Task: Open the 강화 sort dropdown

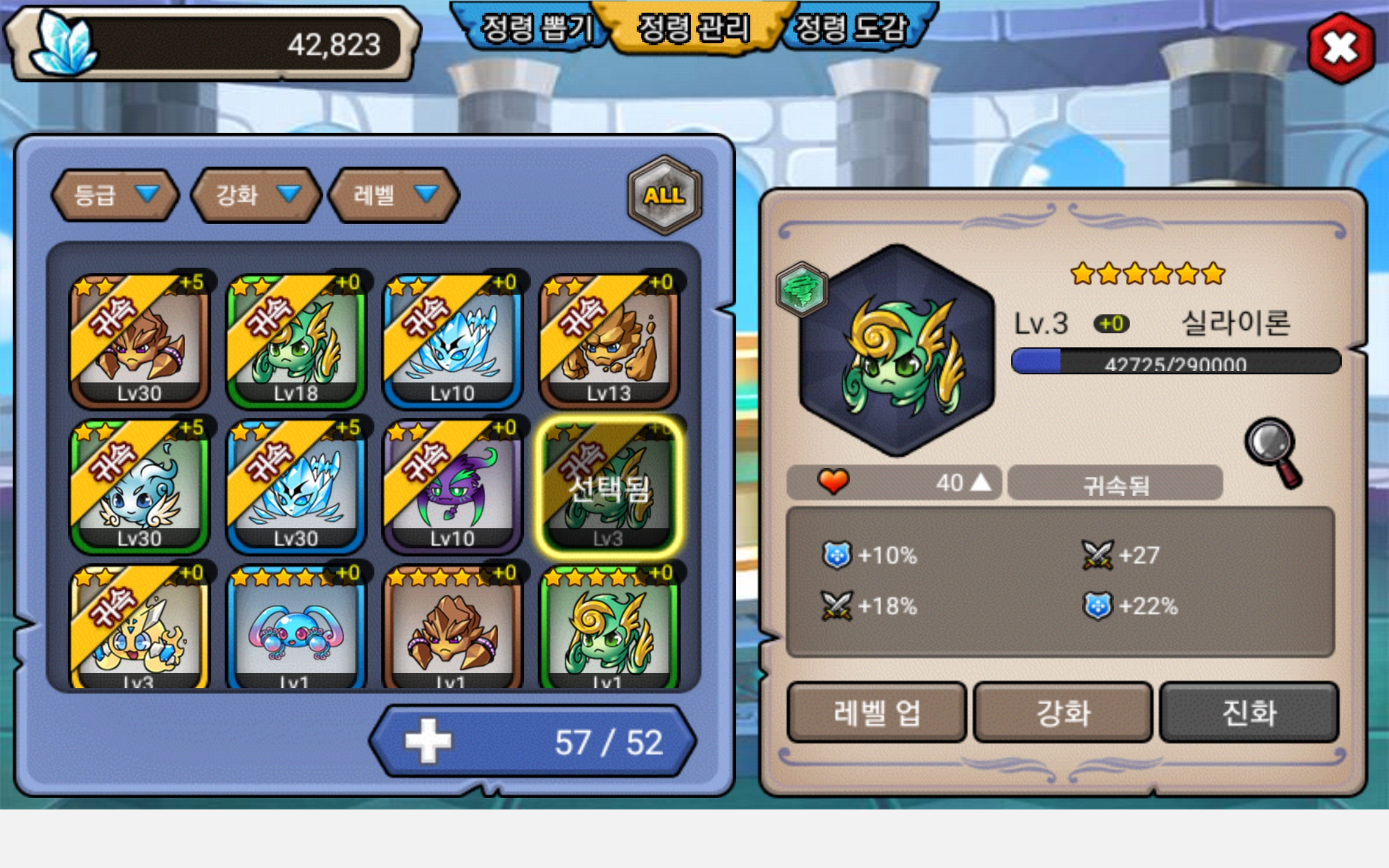Action: click(256, 196)
